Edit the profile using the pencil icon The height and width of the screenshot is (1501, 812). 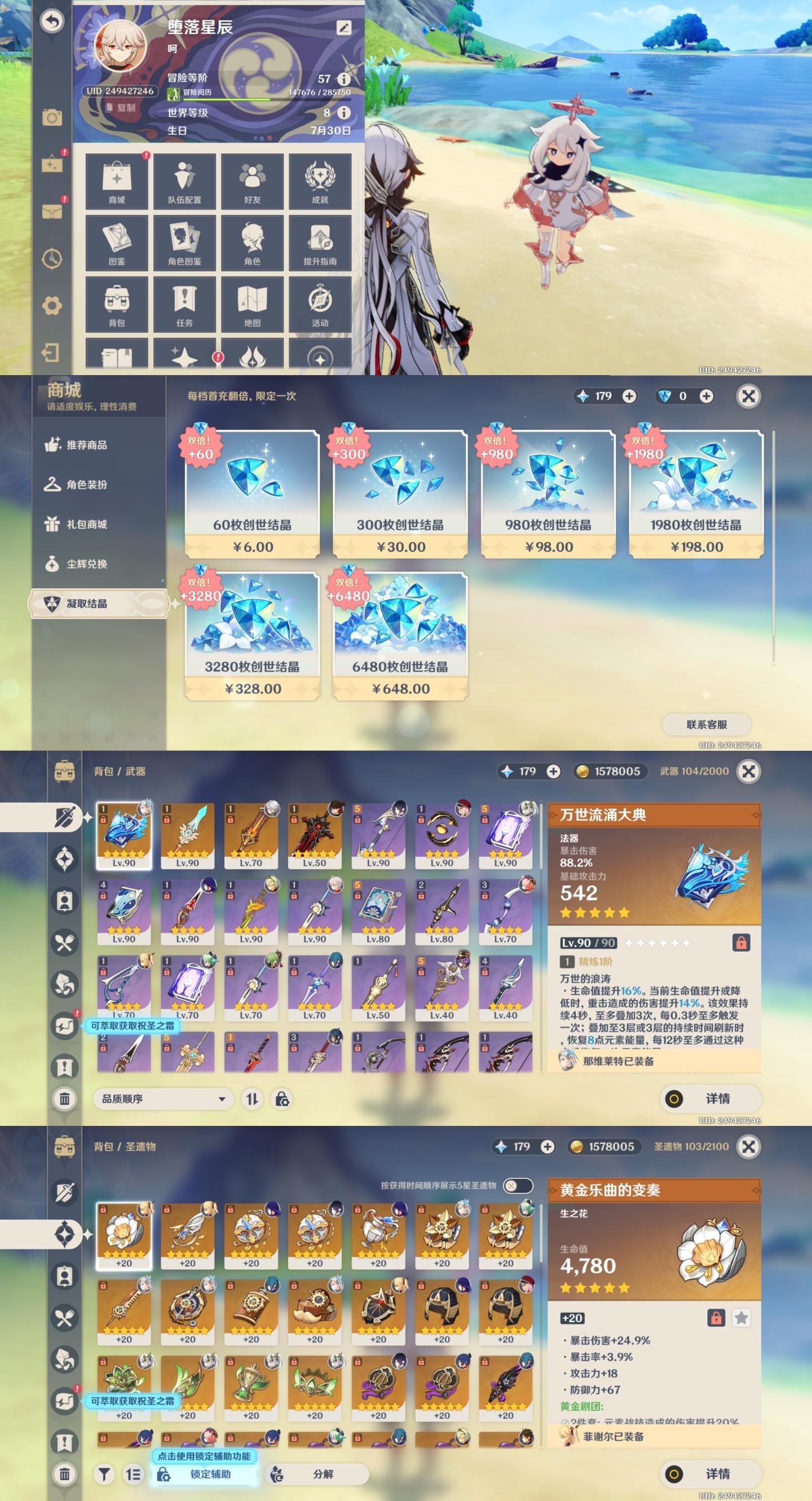point(343,28)
